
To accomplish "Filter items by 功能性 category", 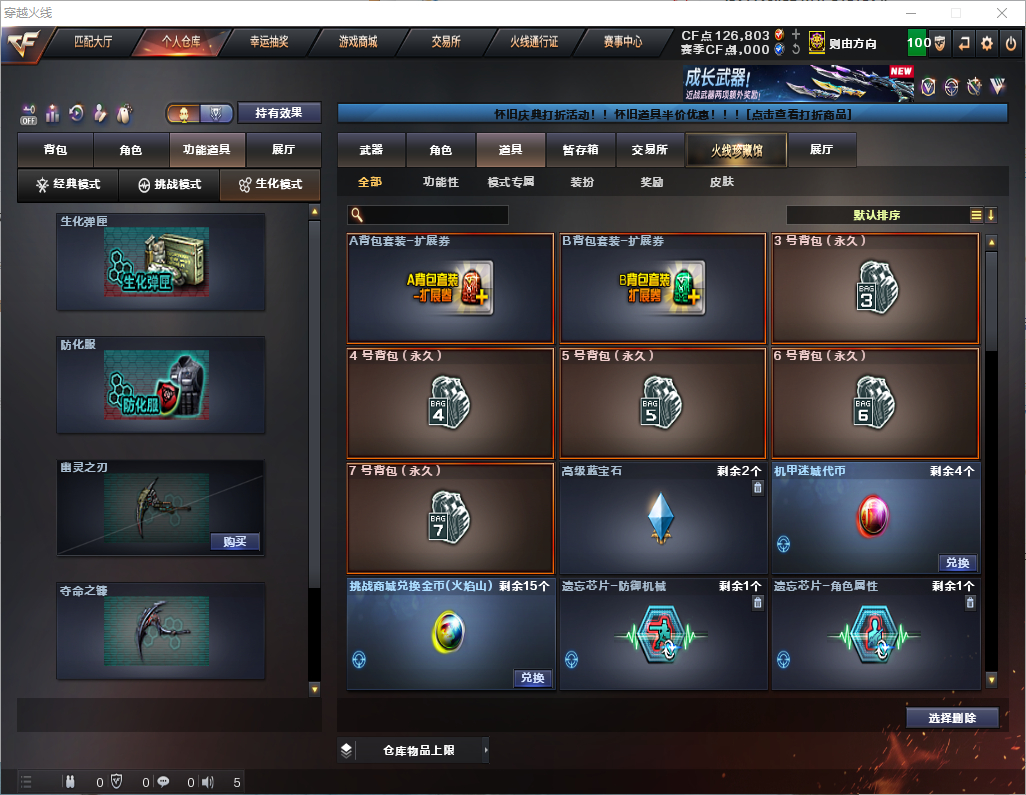I will [440, 182].
